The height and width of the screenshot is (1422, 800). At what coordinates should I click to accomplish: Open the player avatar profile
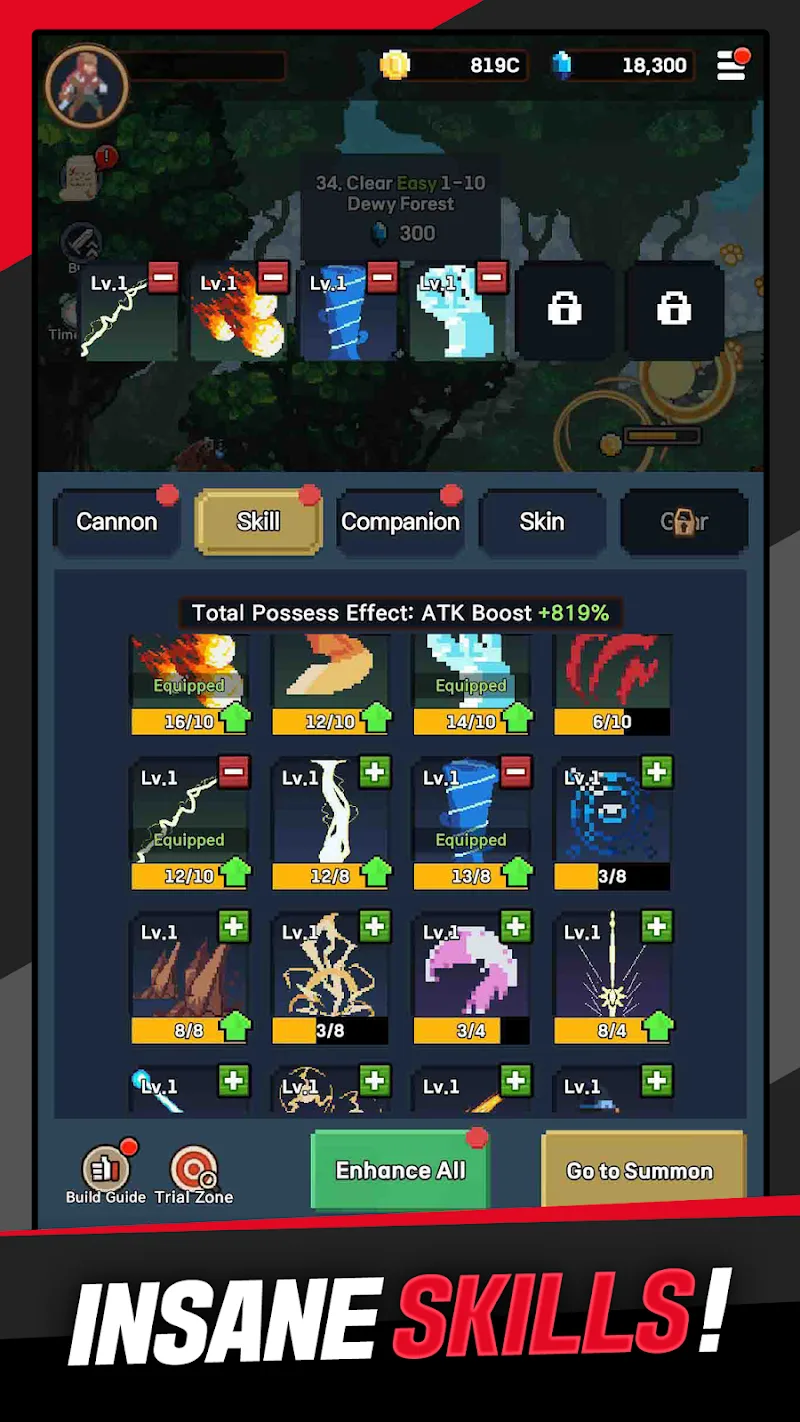87,85
